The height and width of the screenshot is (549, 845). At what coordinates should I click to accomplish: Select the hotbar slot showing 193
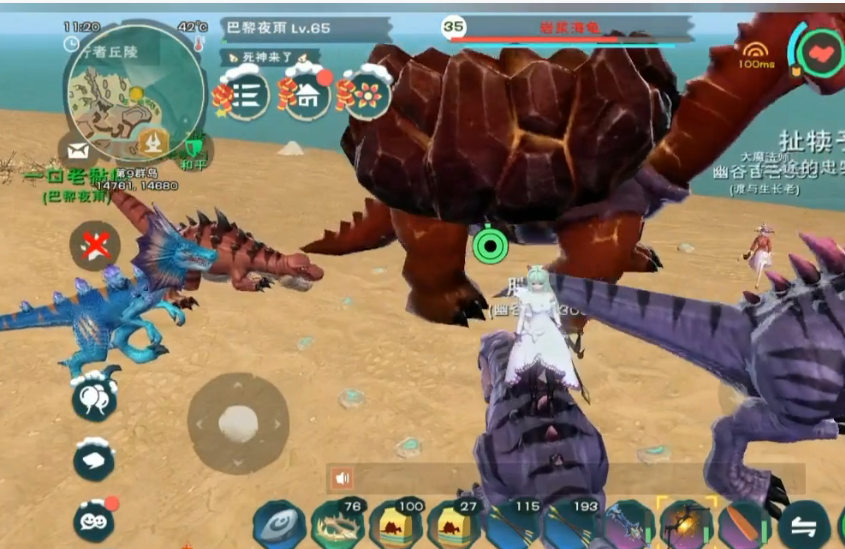click(571, 524)
